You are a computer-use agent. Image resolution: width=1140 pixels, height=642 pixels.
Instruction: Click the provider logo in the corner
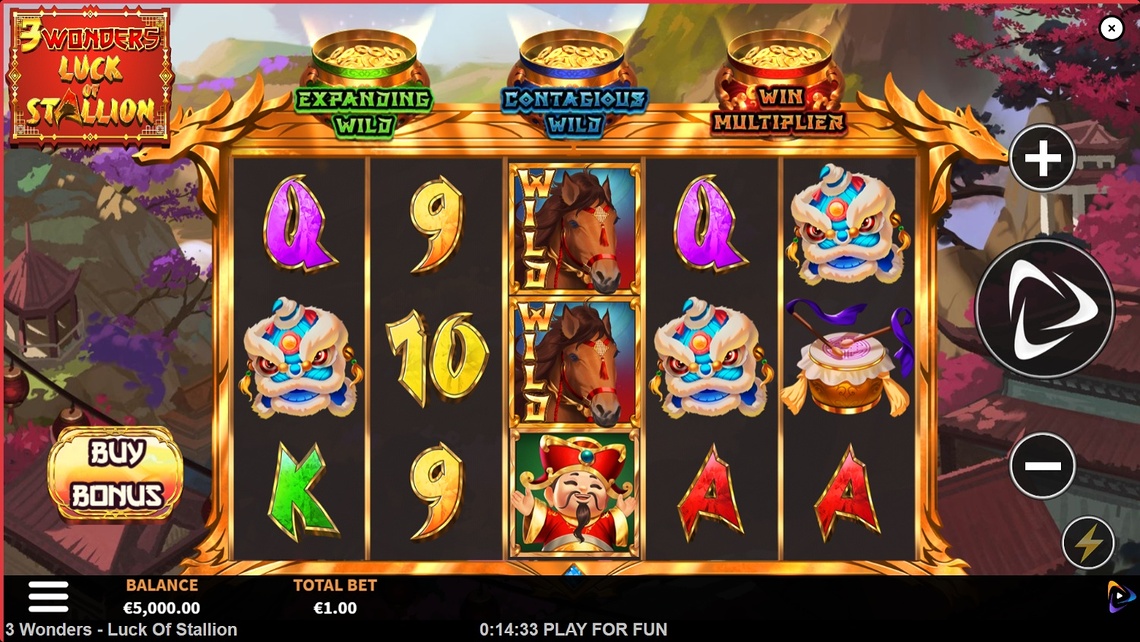1120,597
